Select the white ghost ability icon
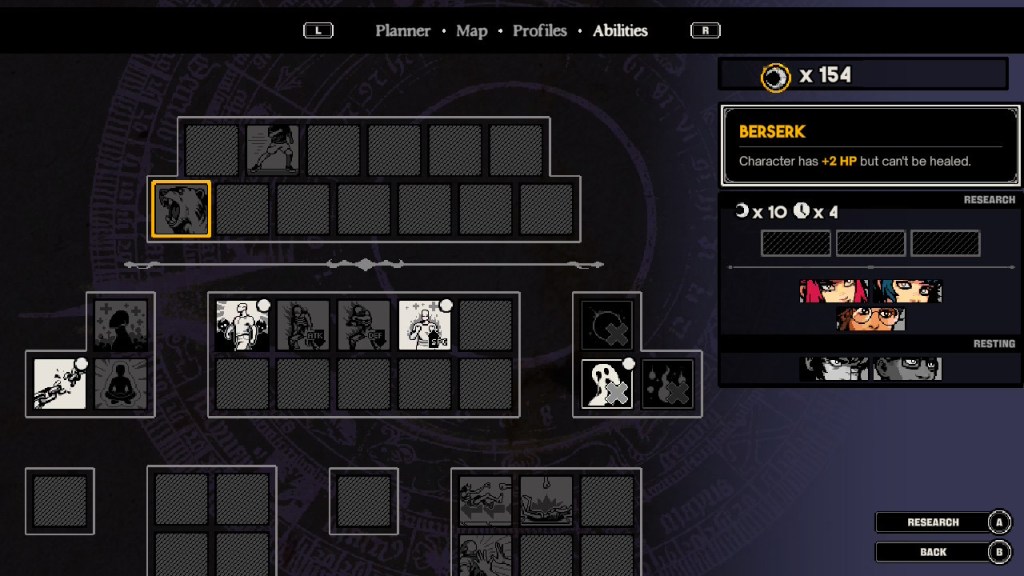 pyautogui.click(x=607, y=384)
